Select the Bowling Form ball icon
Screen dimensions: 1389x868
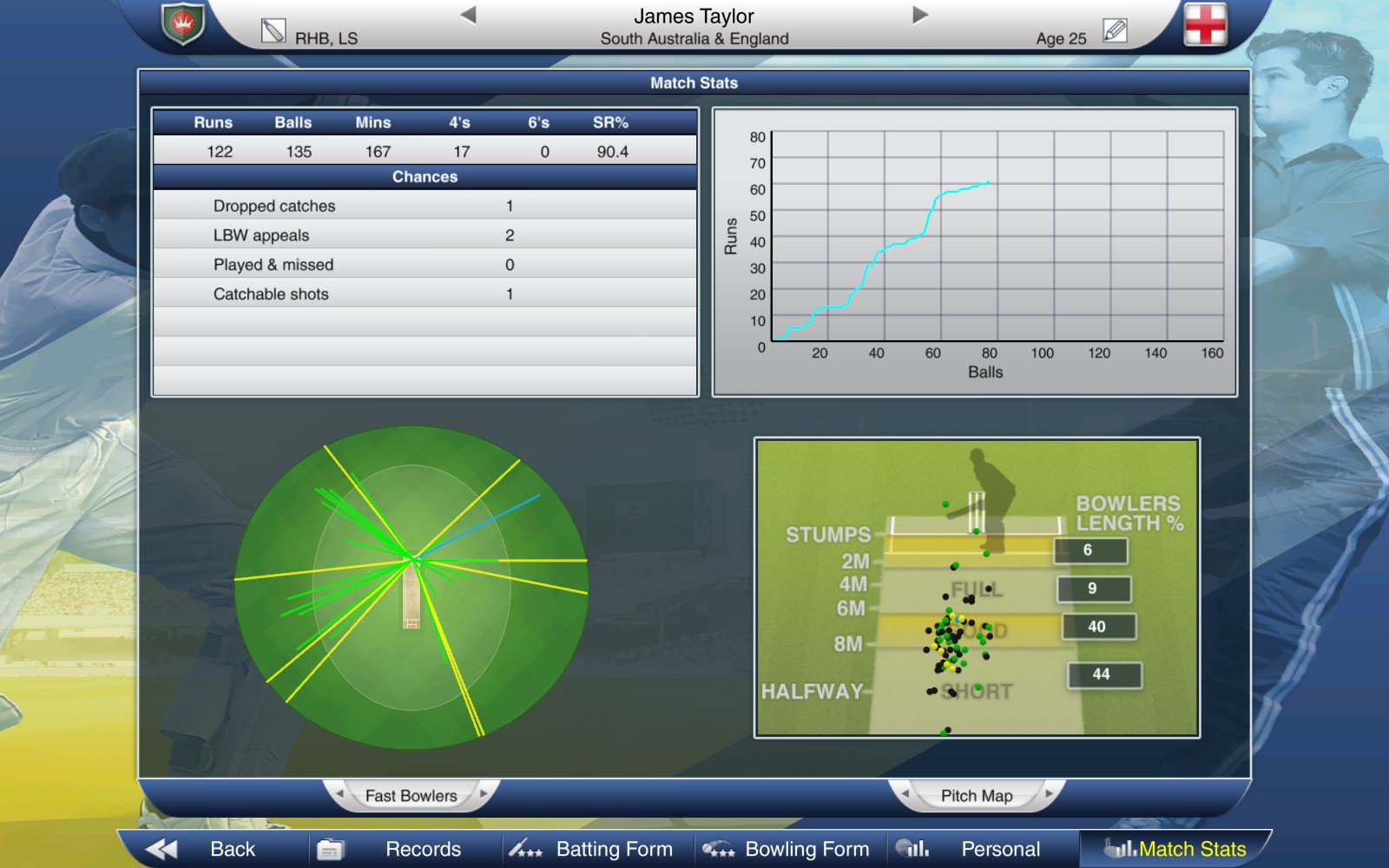coord(721,848)
